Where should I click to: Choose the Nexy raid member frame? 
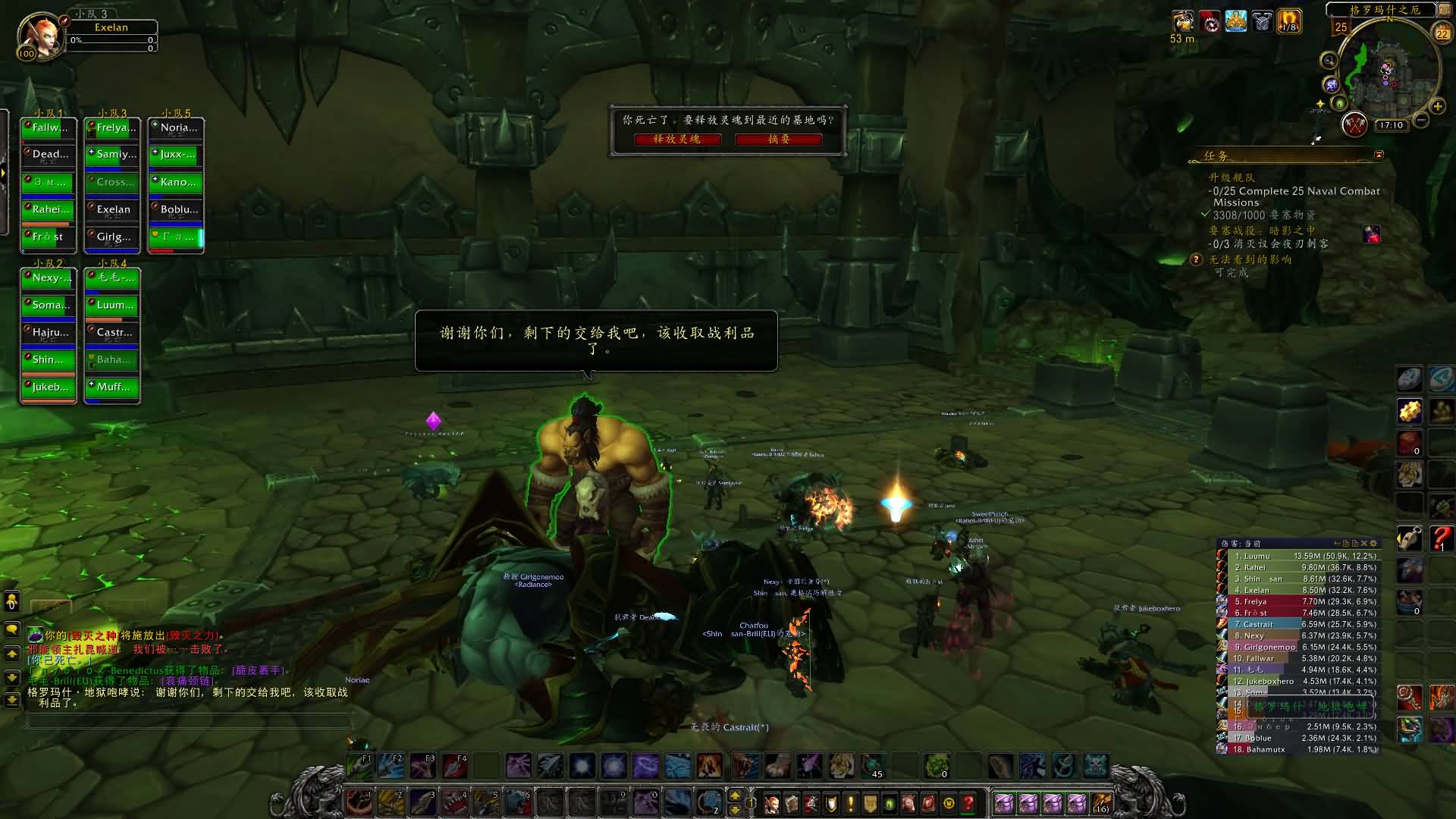[49, 278]
